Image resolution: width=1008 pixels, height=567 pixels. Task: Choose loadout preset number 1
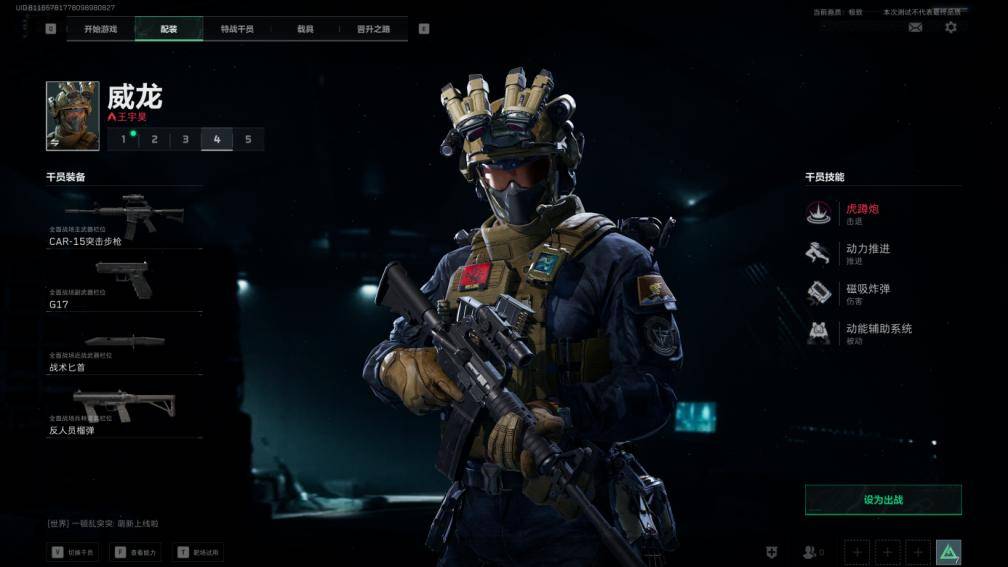click(124, 139)
